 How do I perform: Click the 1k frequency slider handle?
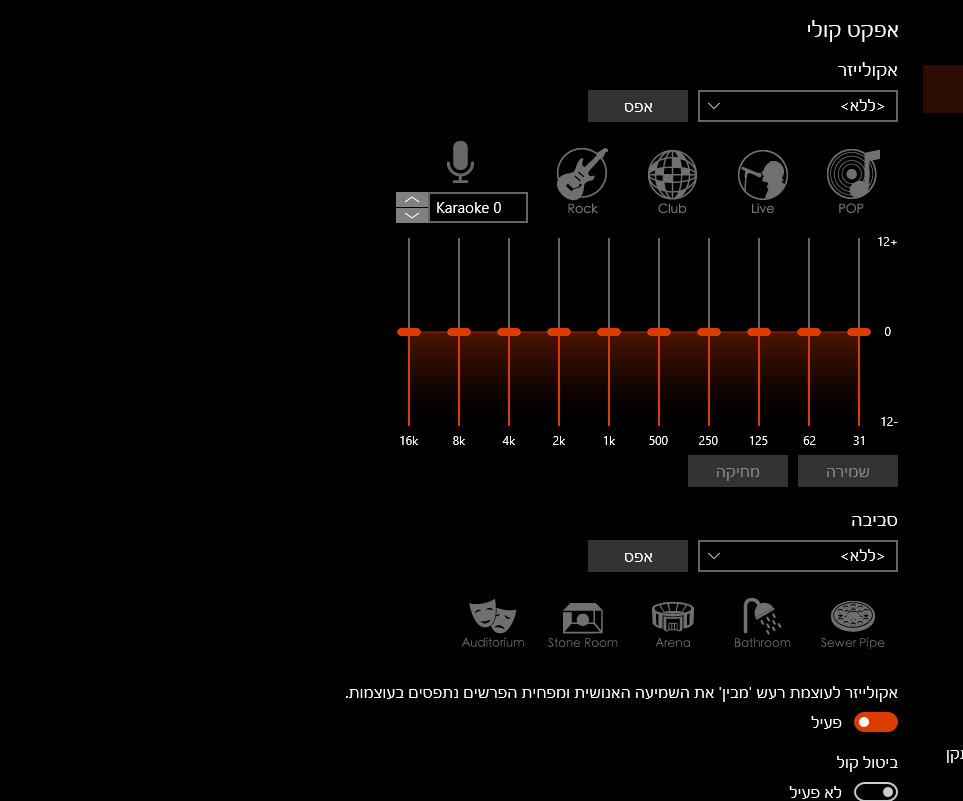coord(609,331)
